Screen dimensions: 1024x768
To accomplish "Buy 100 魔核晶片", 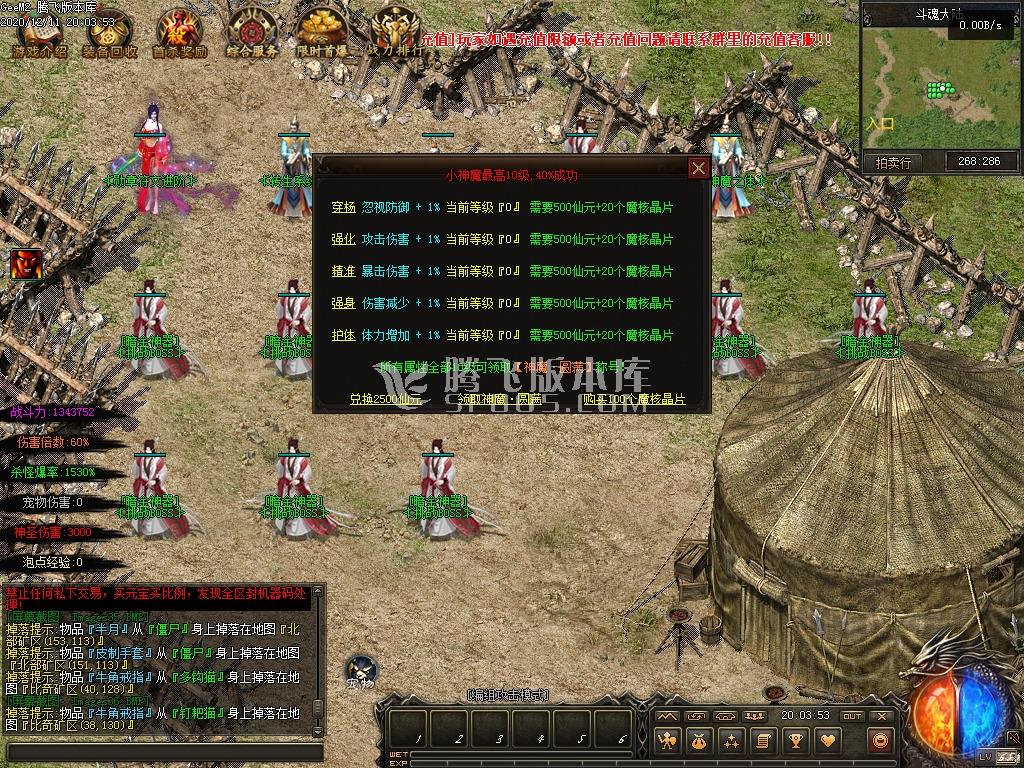I will coord(634,399).
